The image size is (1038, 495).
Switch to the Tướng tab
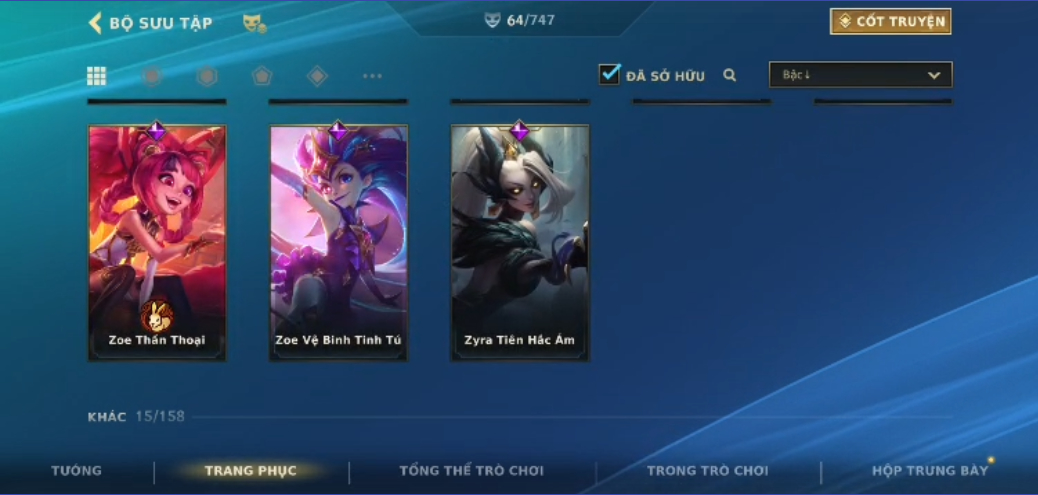77,471
